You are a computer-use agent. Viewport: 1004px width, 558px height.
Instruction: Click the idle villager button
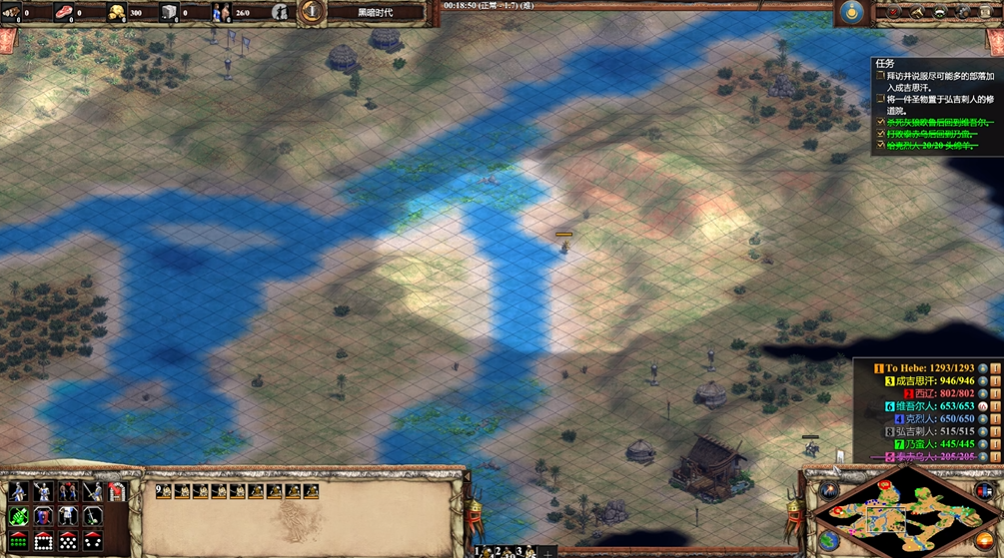281,12
